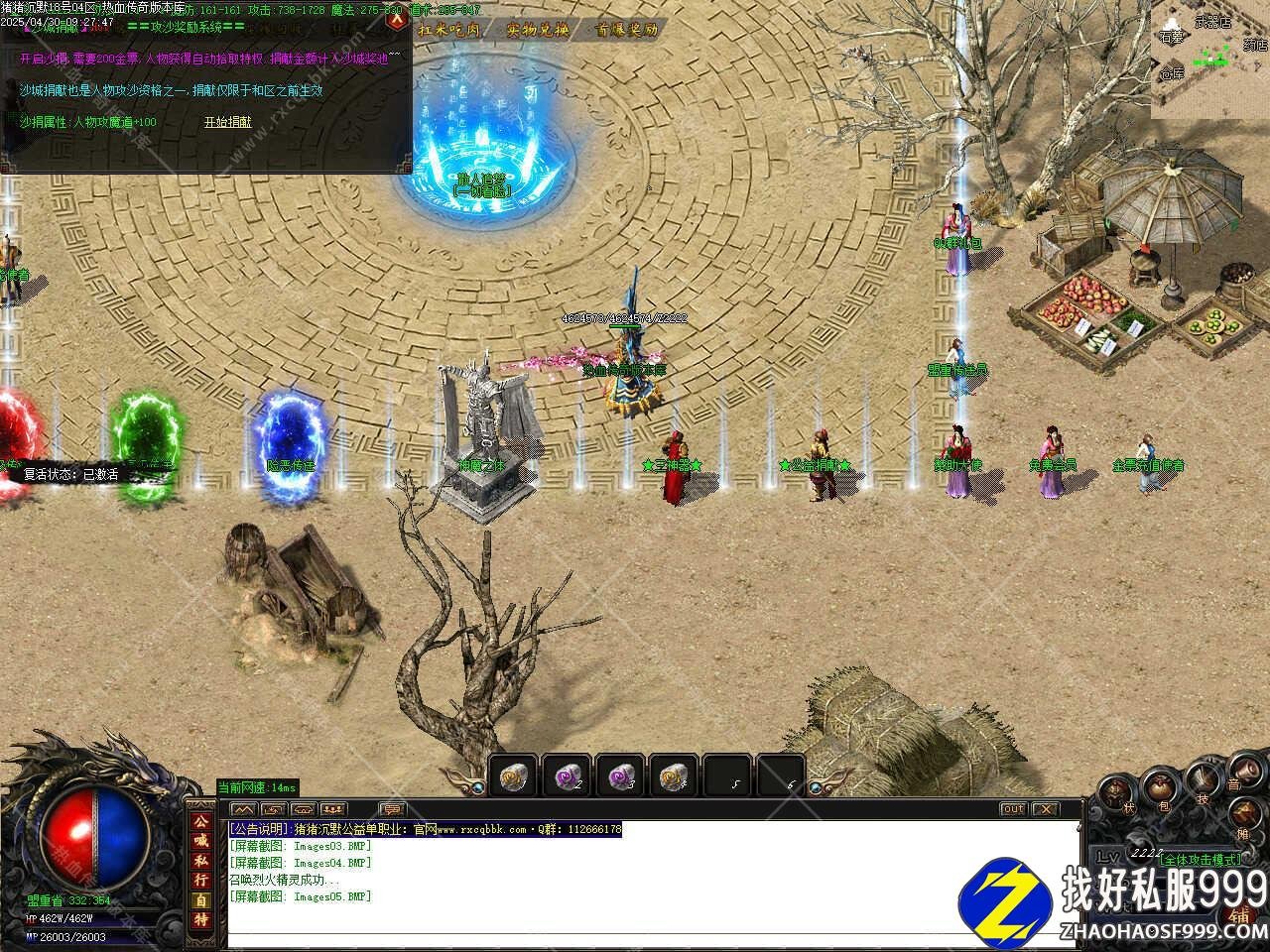Select the 公 public chat channel
Image resolution: width=1270 pixels, height=952 pixels.
(200, 822)
